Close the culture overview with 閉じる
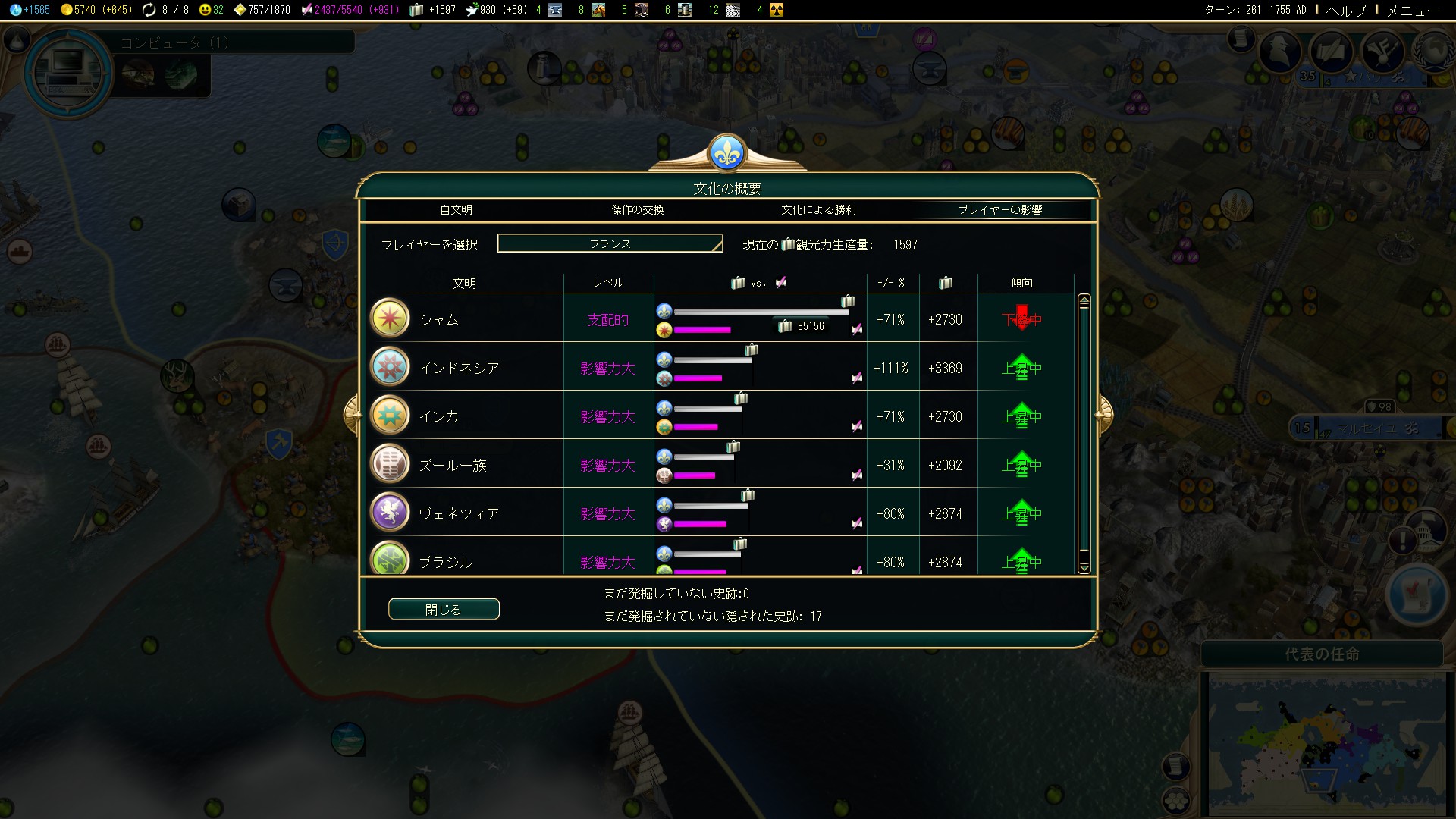The height and width of the screenshot is (819, 1456). point(444,609)
